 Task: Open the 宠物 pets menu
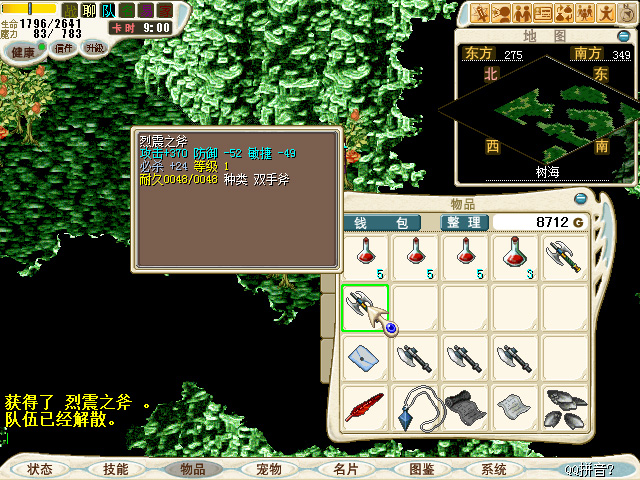tap(268, 468)
